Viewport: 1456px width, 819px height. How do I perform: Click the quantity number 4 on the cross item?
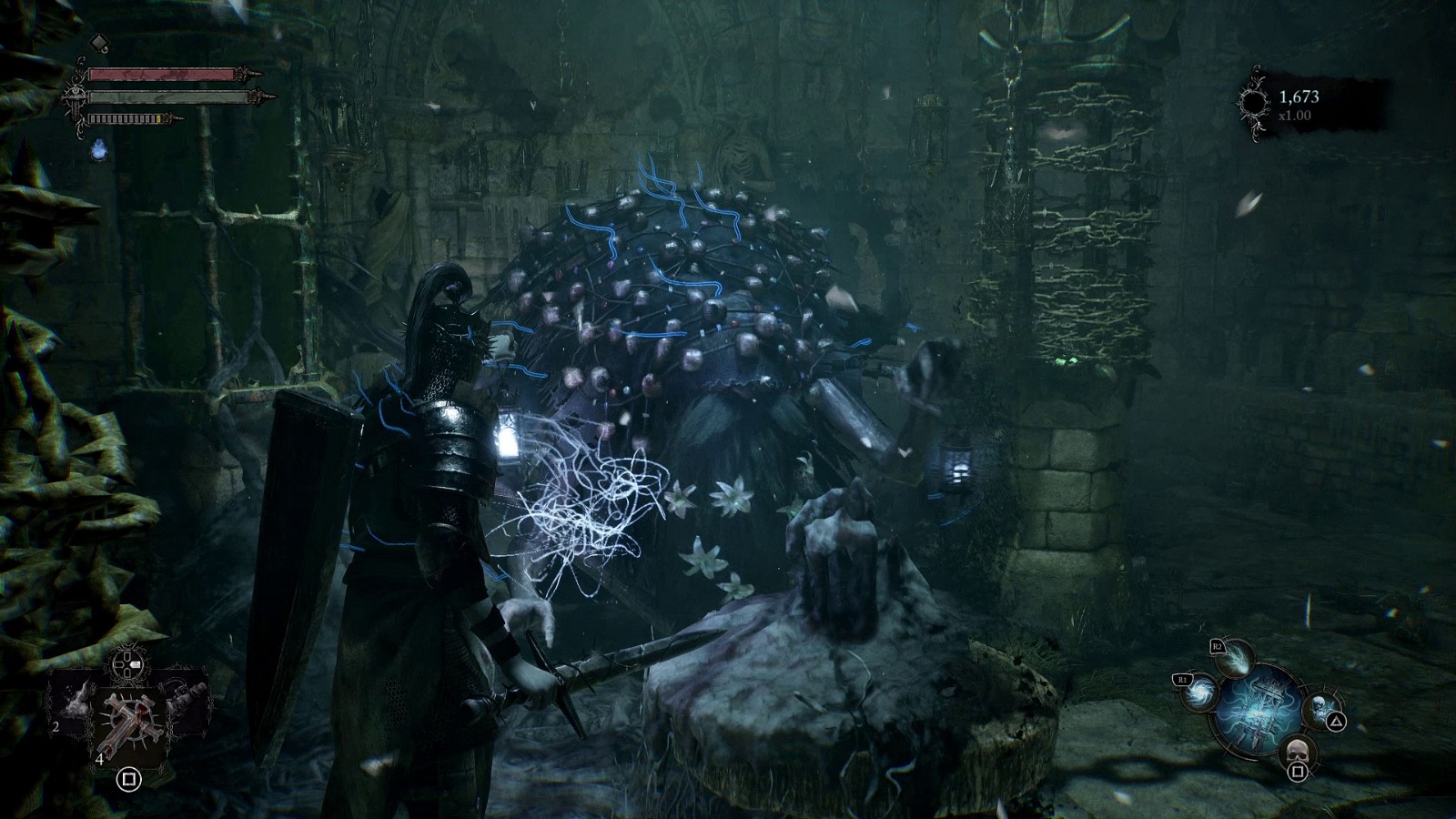click(100, 759)
